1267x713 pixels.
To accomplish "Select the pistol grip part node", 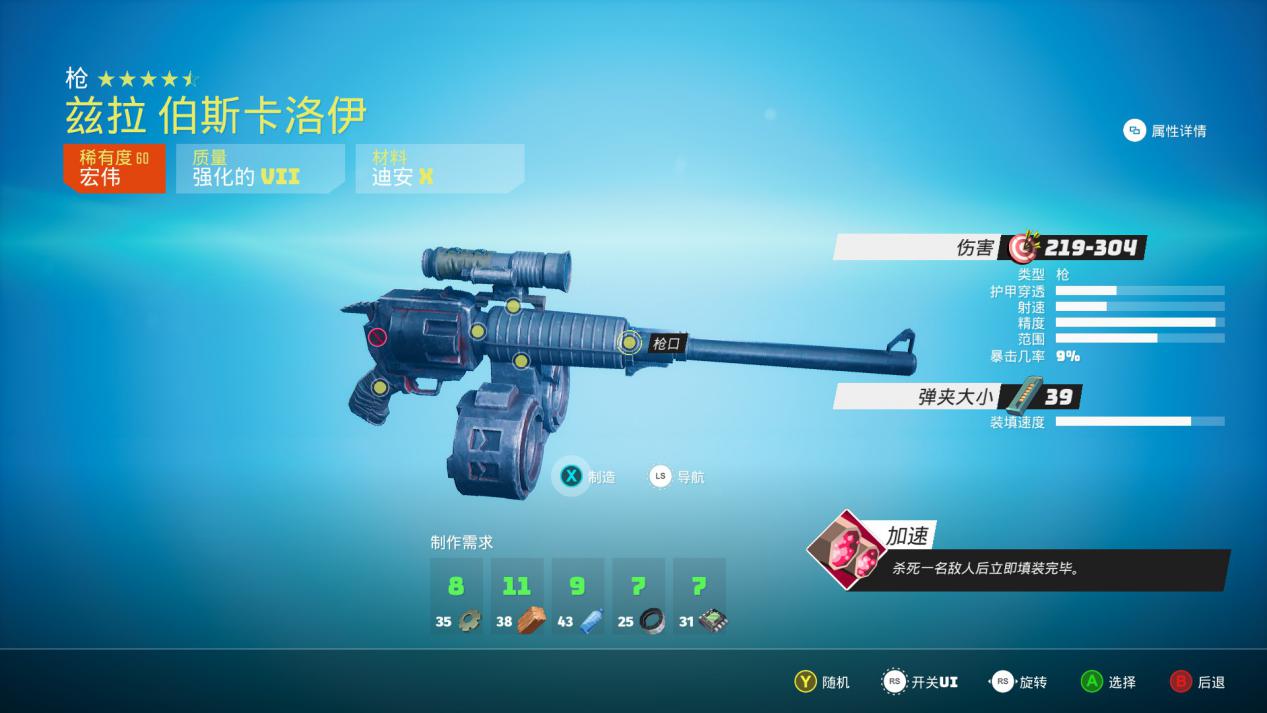I will pos(380,387).
